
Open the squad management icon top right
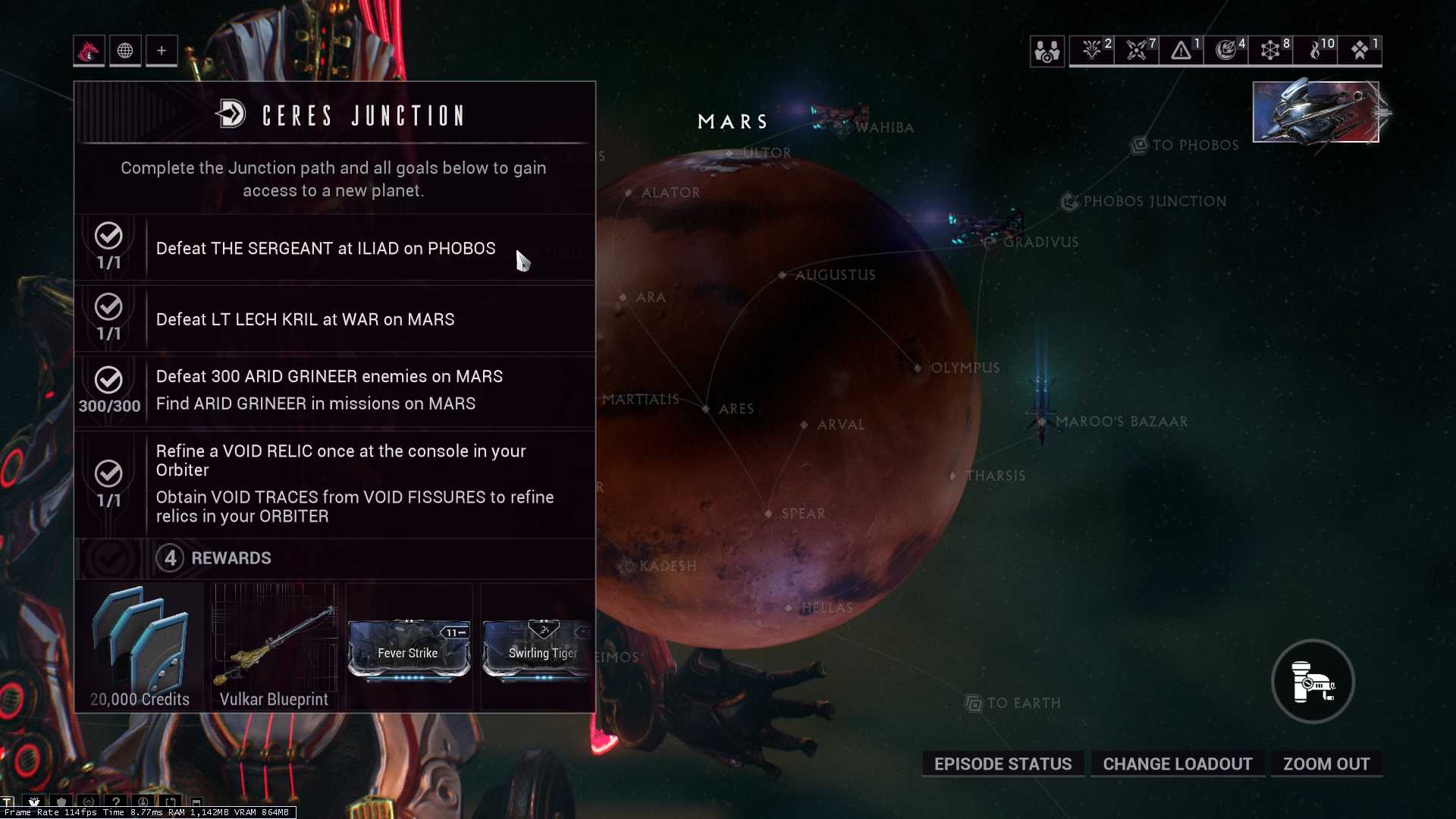click(x=1047, y=51)
